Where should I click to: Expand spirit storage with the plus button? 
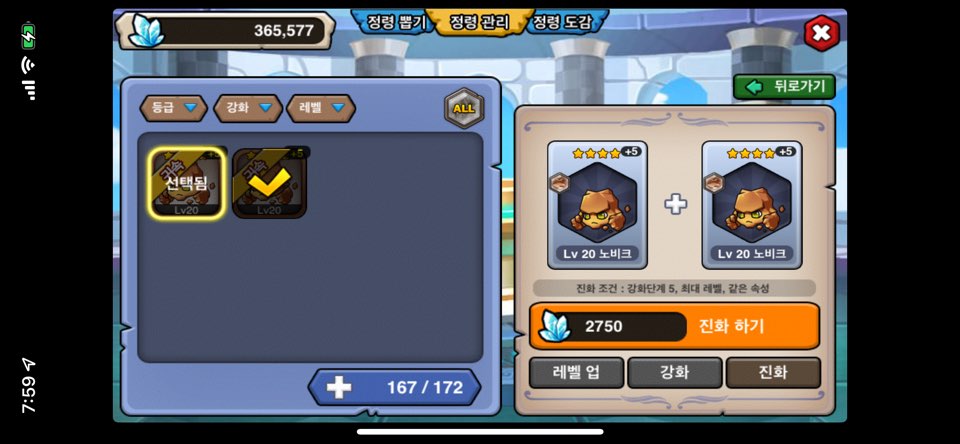pyautogui.click(x=339, y=388)
